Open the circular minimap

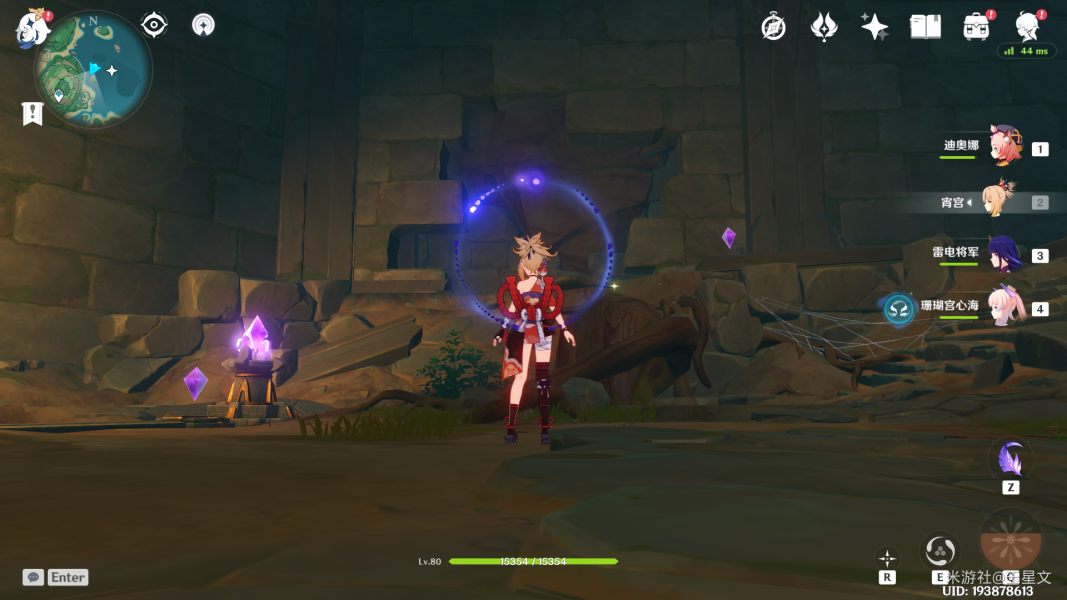(93, 69)
